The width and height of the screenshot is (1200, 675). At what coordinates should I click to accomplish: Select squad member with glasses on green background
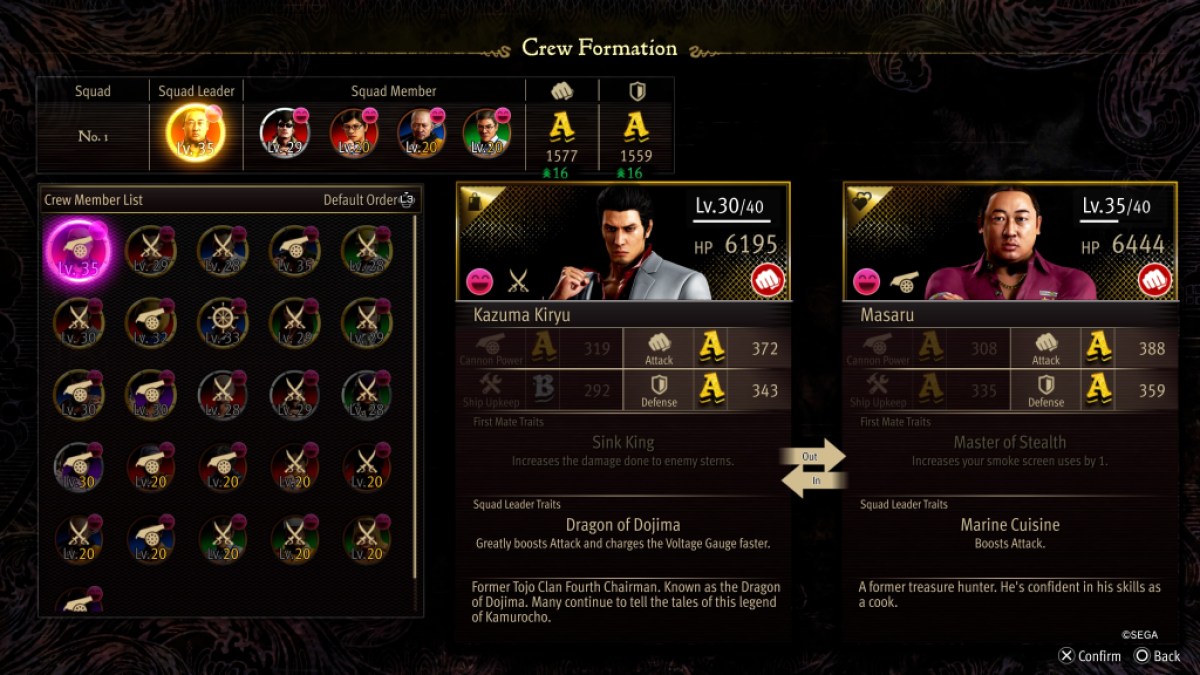(487, 133)
